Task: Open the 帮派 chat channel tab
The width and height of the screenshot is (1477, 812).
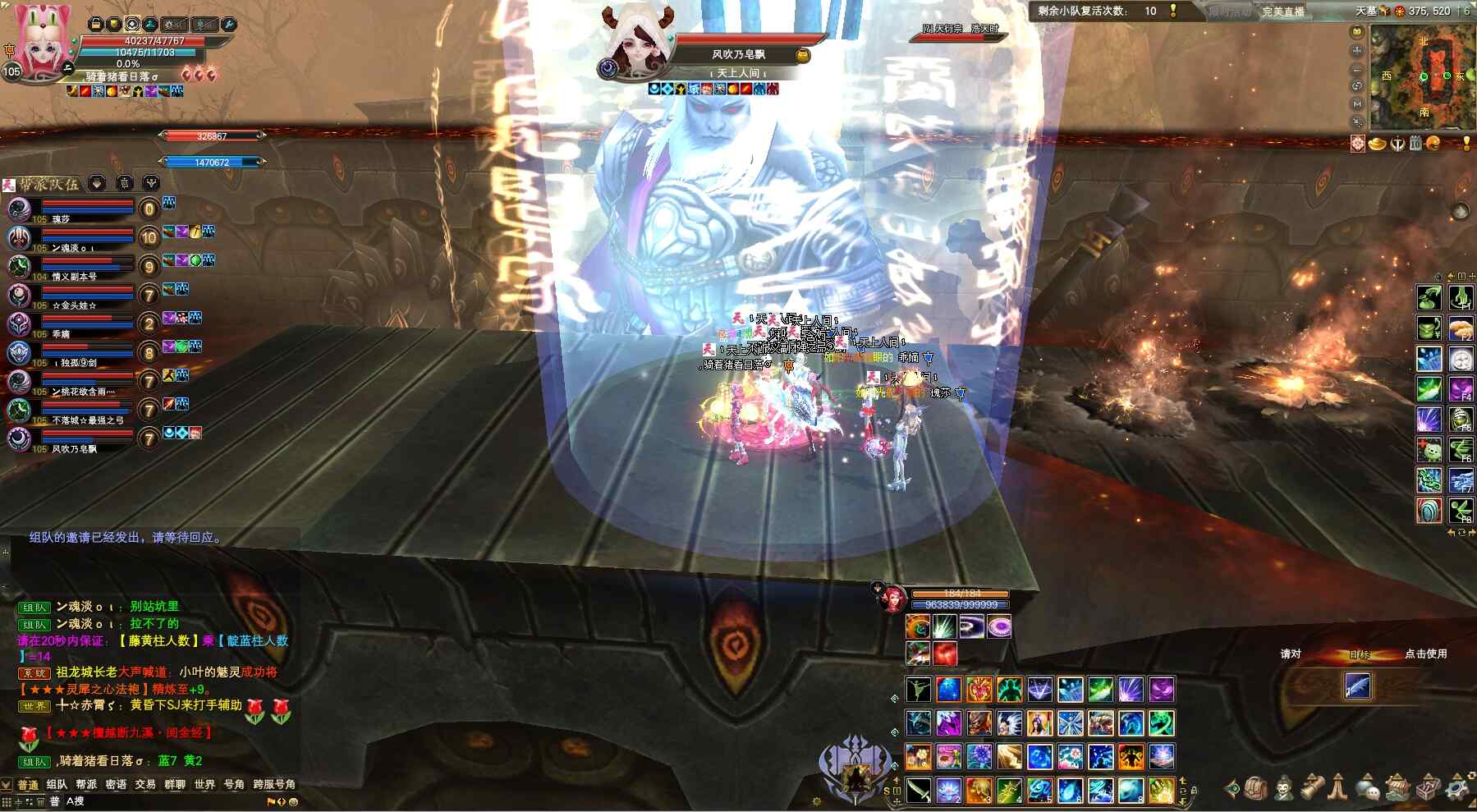Action: click(86, 784)
